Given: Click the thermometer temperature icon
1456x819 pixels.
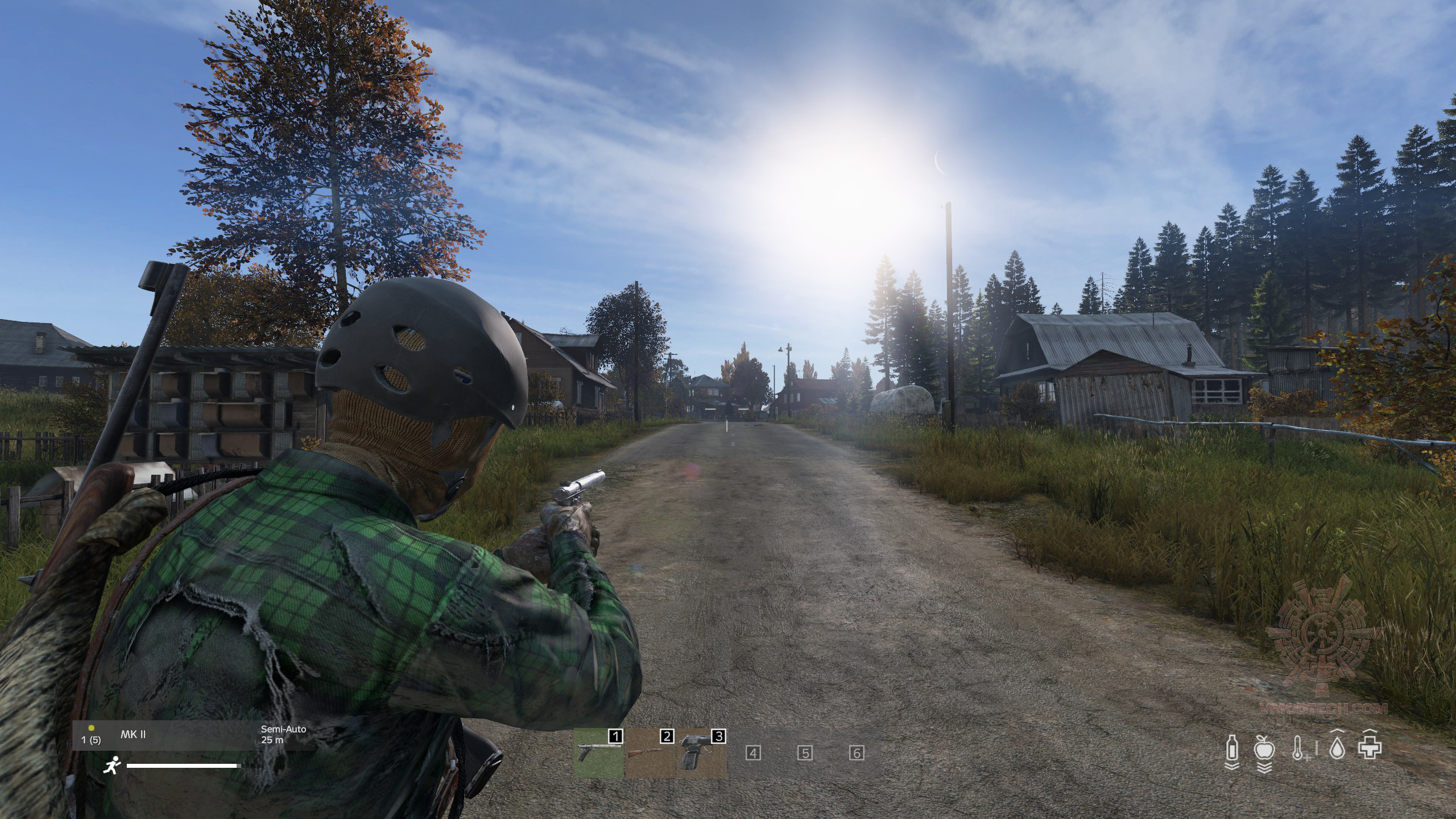Looking at the screenshot, I should [1298, 748].
